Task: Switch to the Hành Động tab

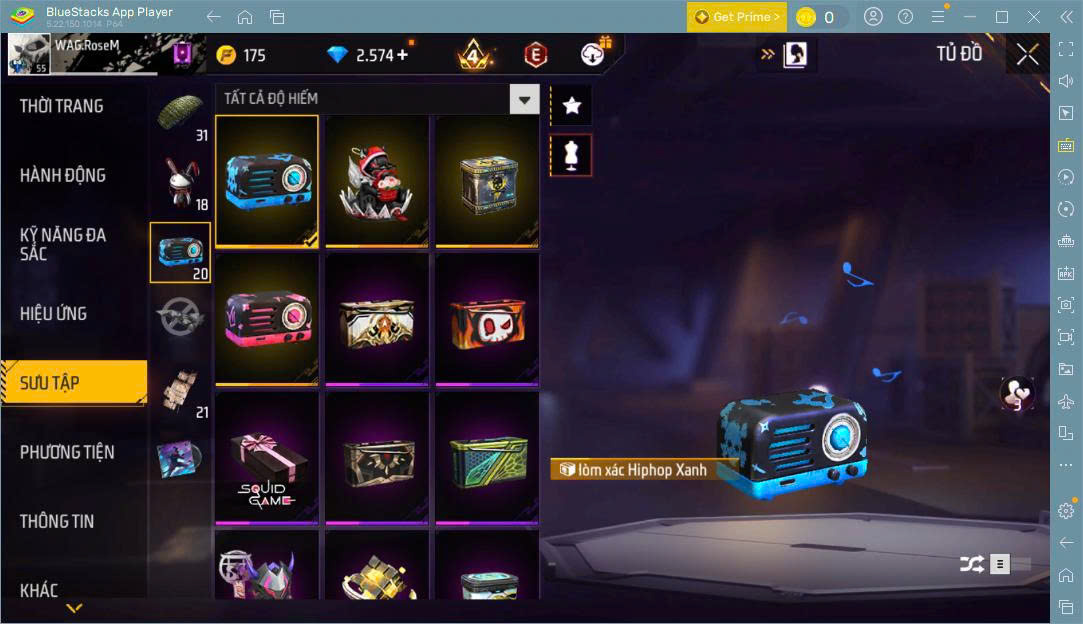Action: pos(63,175)
